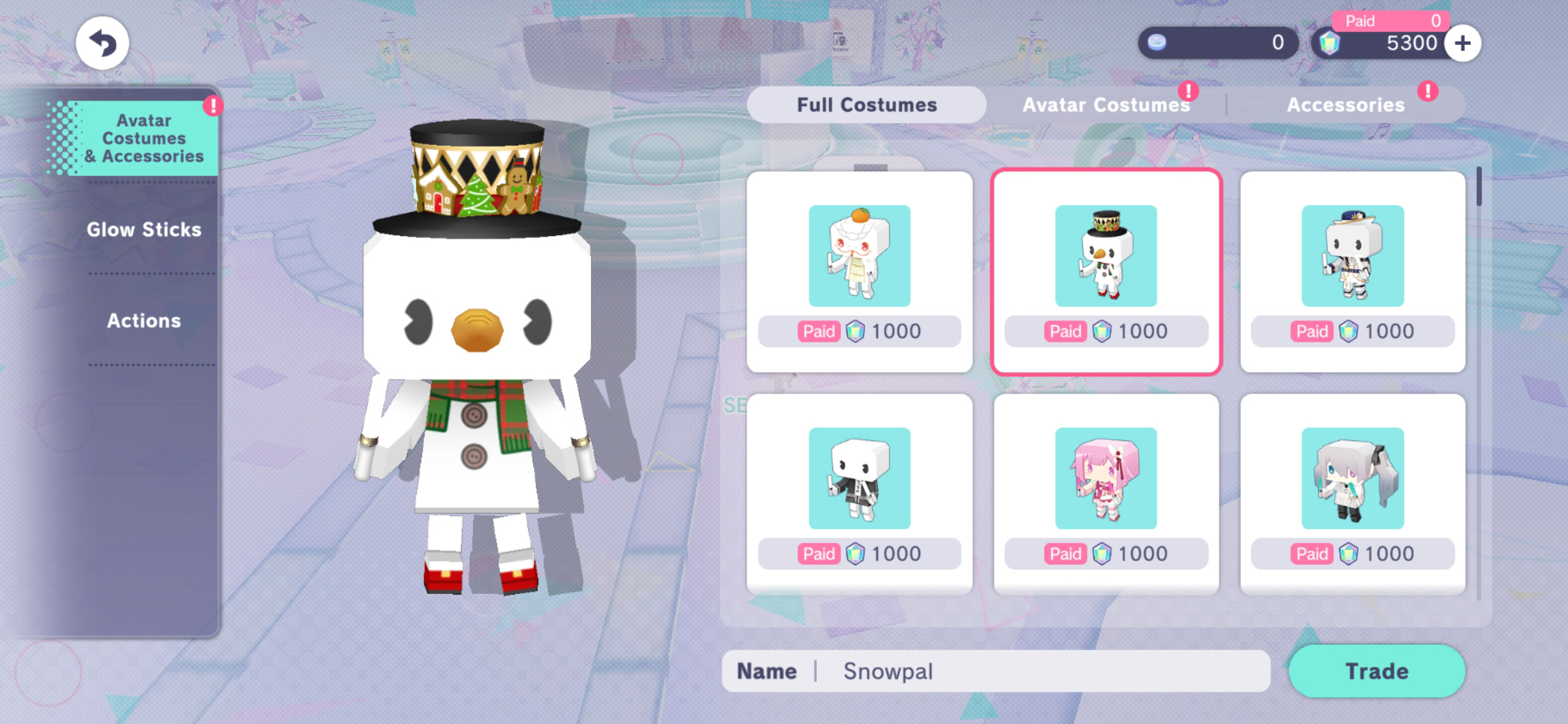Open Avatar Costumes & Accessories menu entry

(x=143, y=138)
